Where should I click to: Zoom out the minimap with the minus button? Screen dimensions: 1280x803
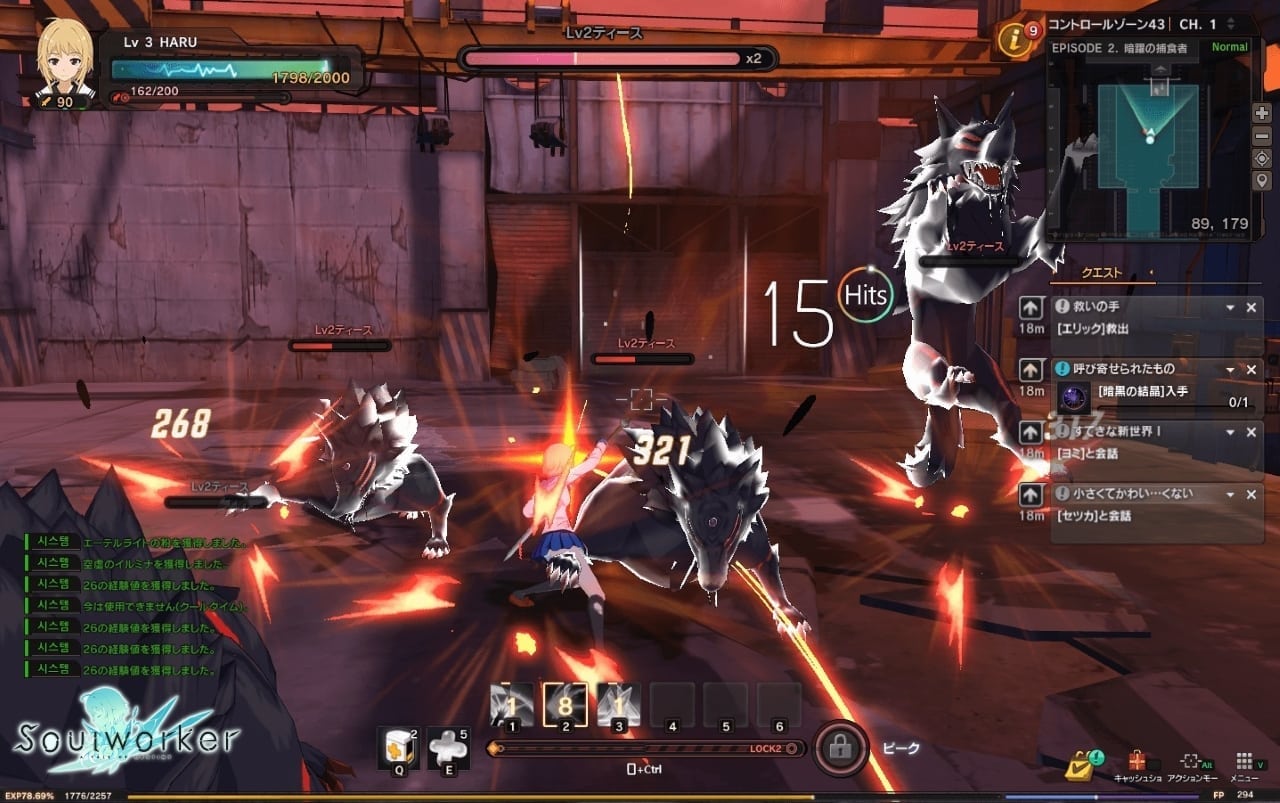click(x=1262, y=135)
